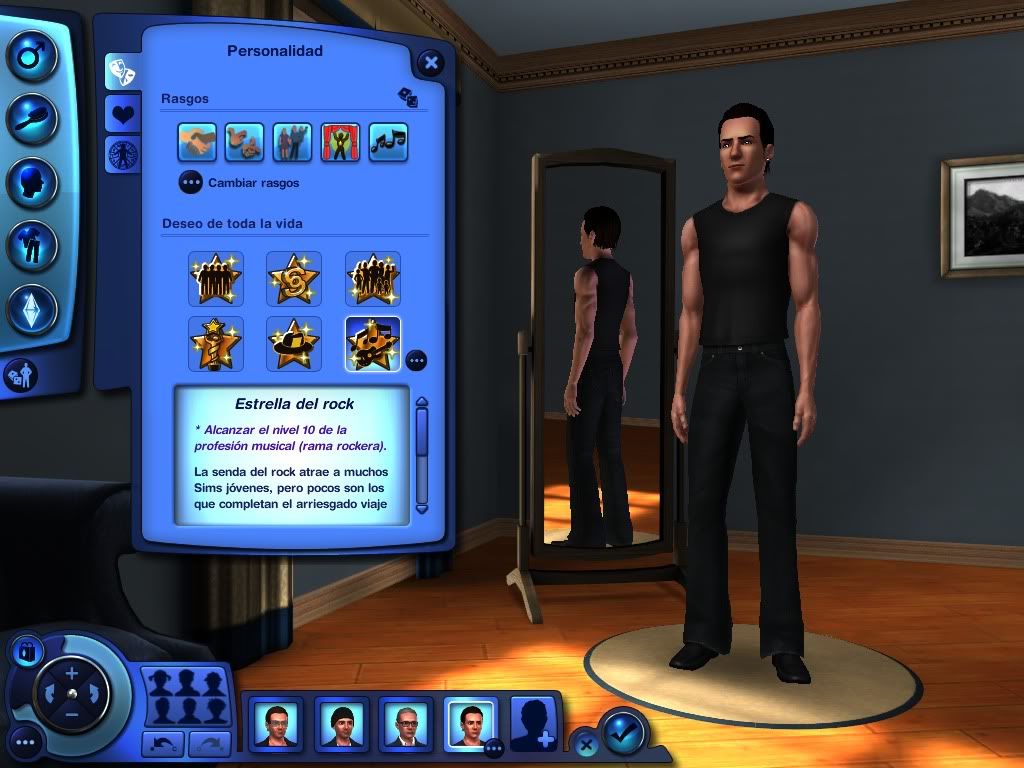Switch to the heart favorites tab
Screen dimensions: 1024x768
tap(123, 114)
